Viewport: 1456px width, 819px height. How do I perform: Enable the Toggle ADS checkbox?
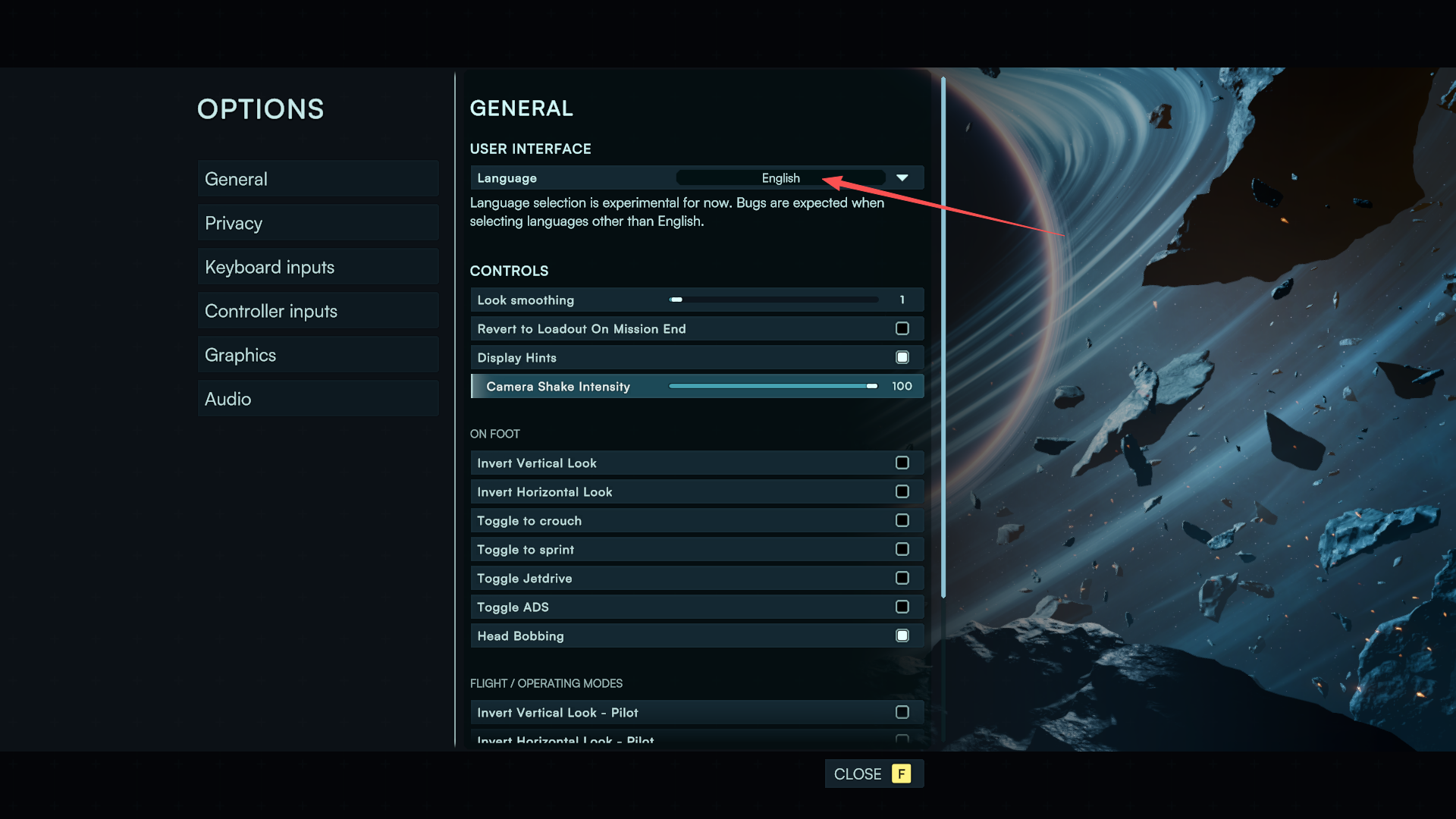[902, 607]
